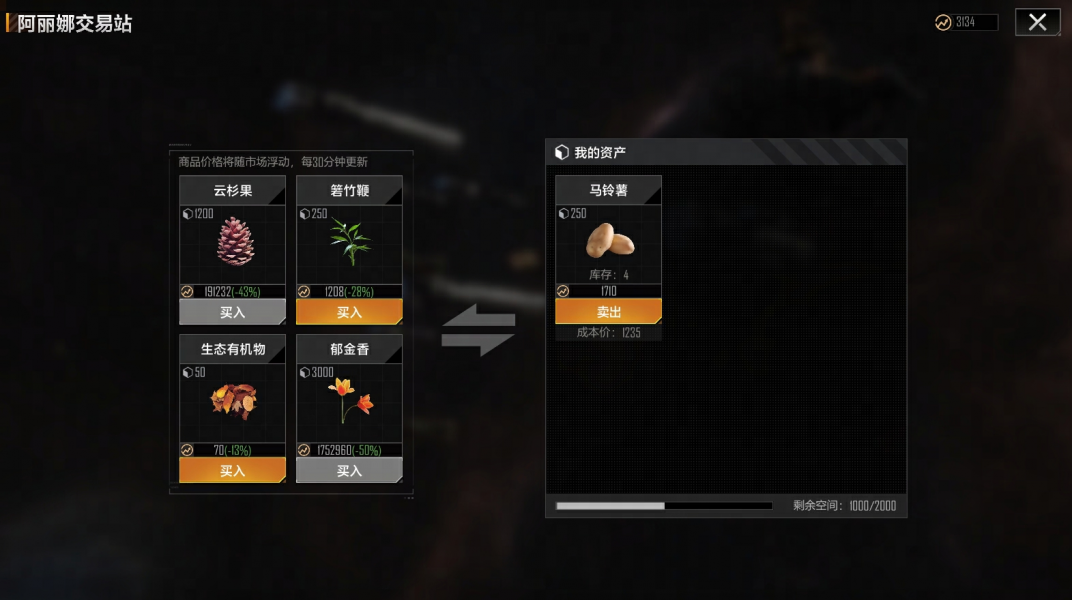1072x600 pixels.
Task: Buy the 云杉果 spruce cone
Action: click(232, 312)
